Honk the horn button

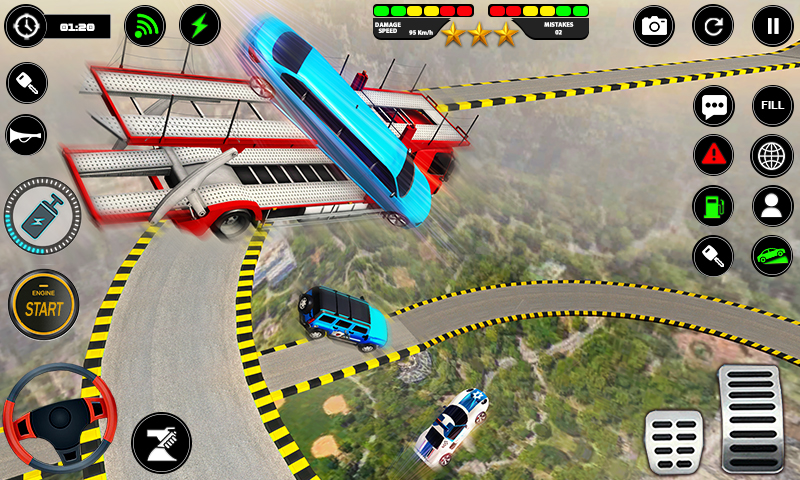click(x=27, y=134)
